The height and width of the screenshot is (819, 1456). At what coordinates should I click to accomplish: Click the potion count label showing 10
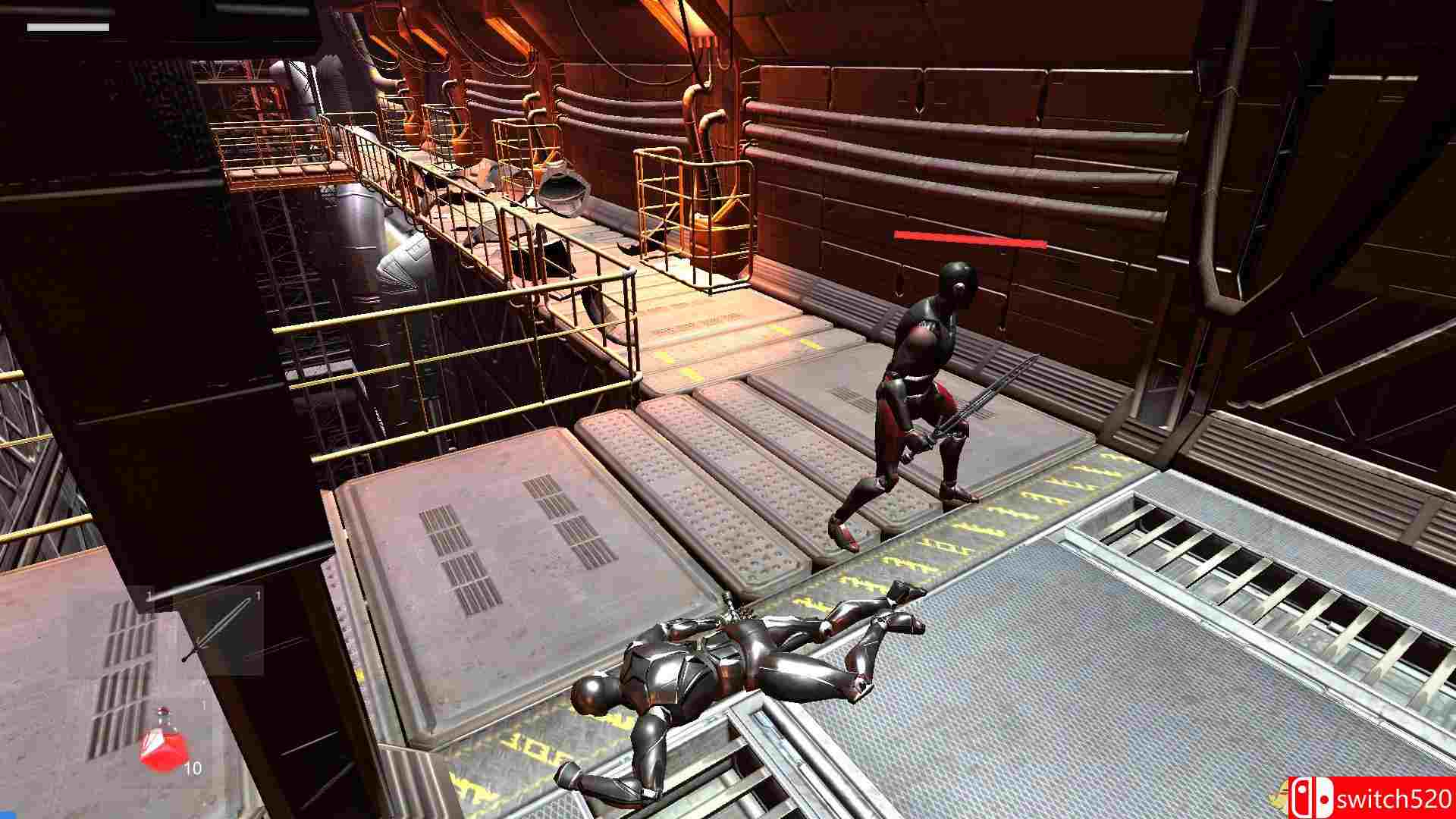[x=193, y=767]
